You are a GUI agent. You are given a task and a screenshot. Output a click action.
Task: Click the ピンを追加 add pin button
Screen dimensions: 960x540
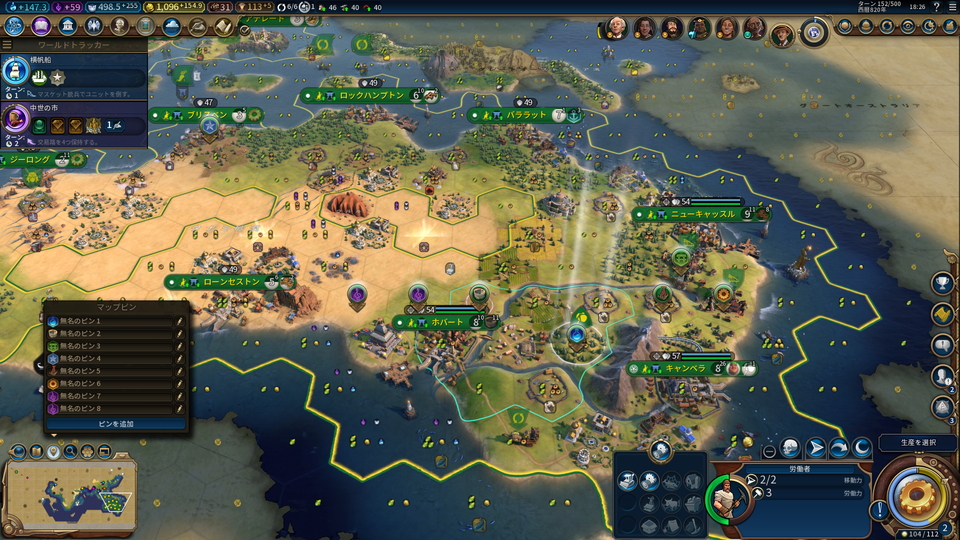114,424
